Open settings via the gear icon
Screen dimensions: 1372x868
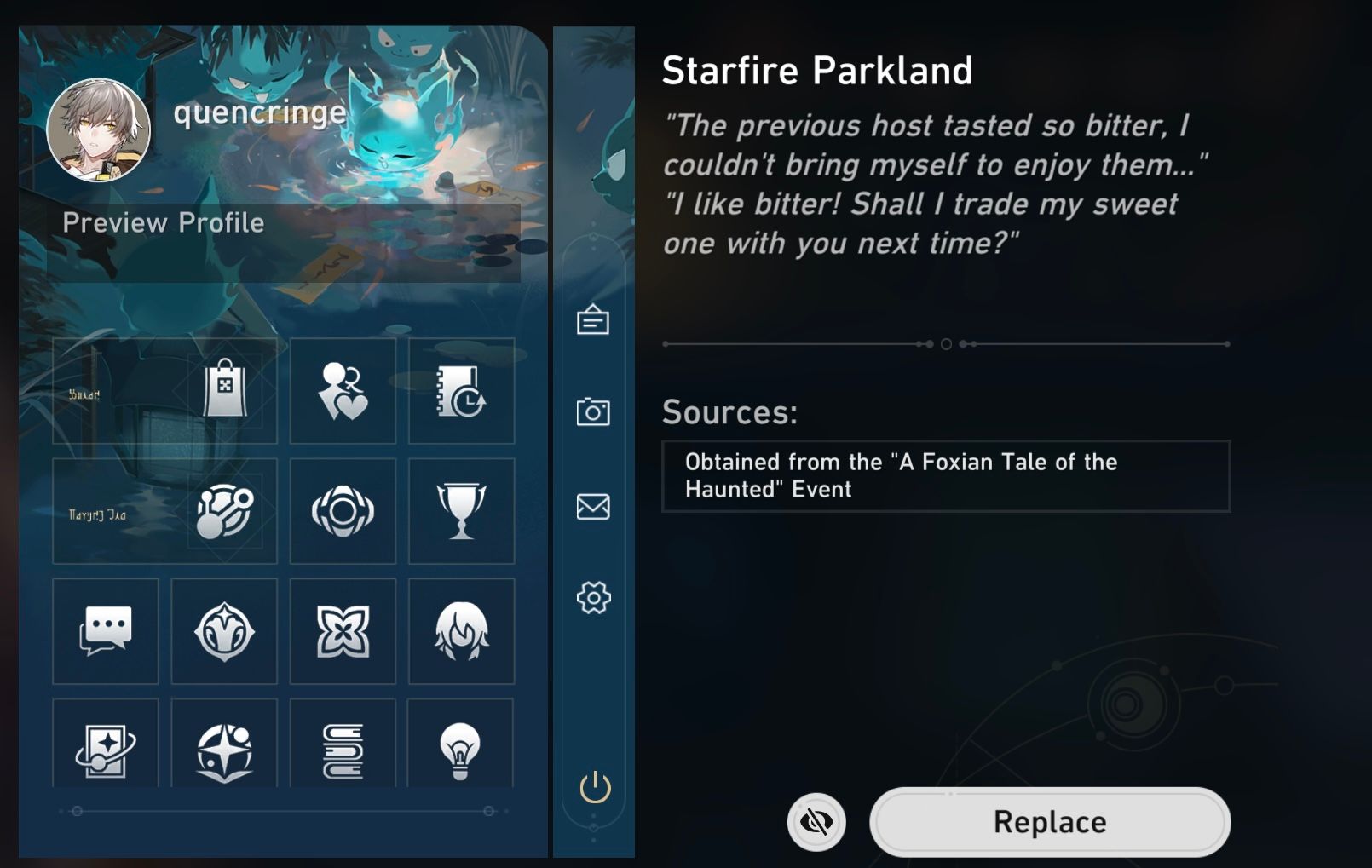pos(593,598)
